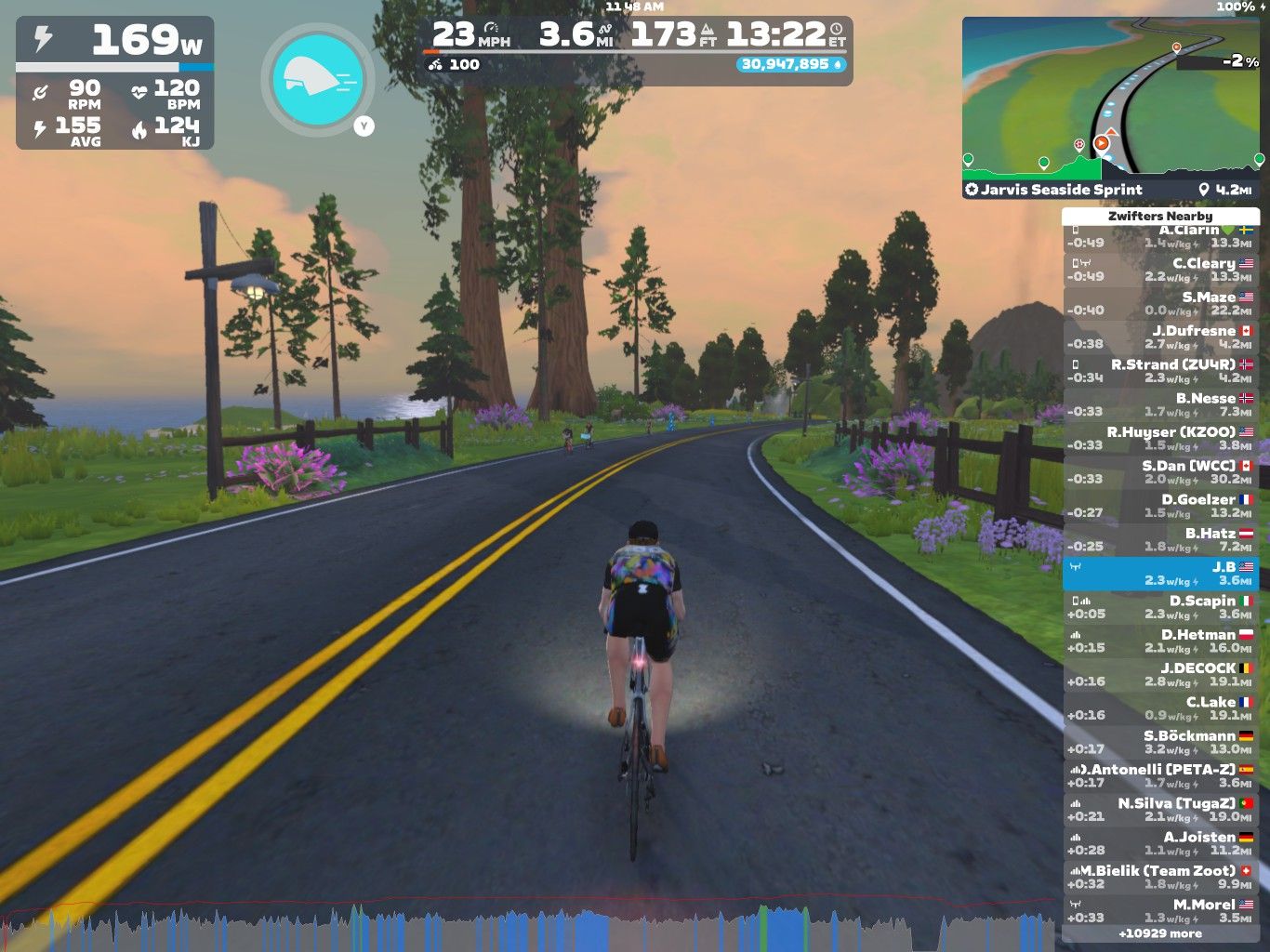1270x952 pixels.
Task: Select S.Böckmann rider row
Action: click(1160, 742)
